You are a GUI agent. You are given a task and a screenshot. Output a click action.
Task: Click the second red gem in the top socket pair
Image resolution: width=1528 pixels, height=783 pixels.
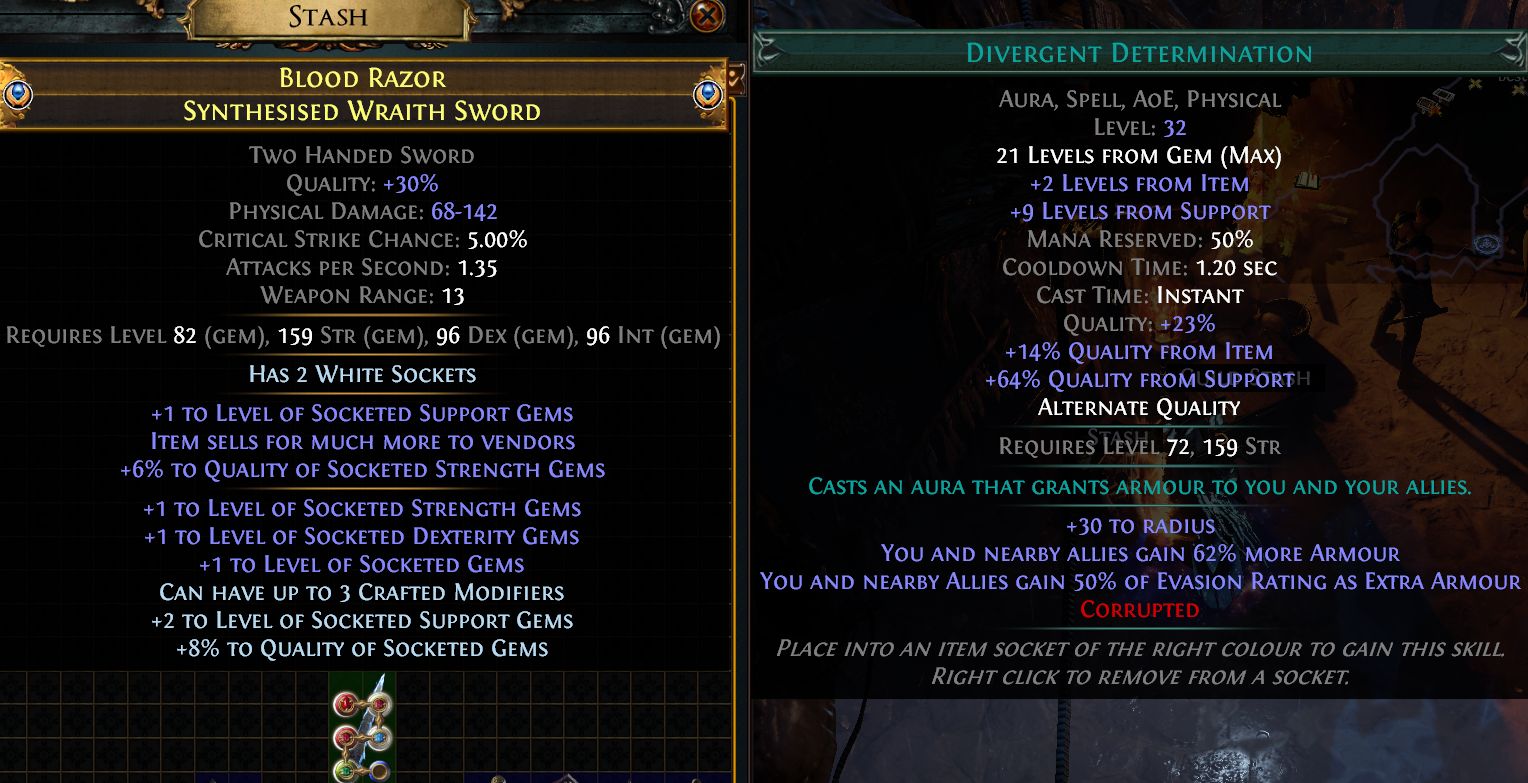tap(379, 704)
